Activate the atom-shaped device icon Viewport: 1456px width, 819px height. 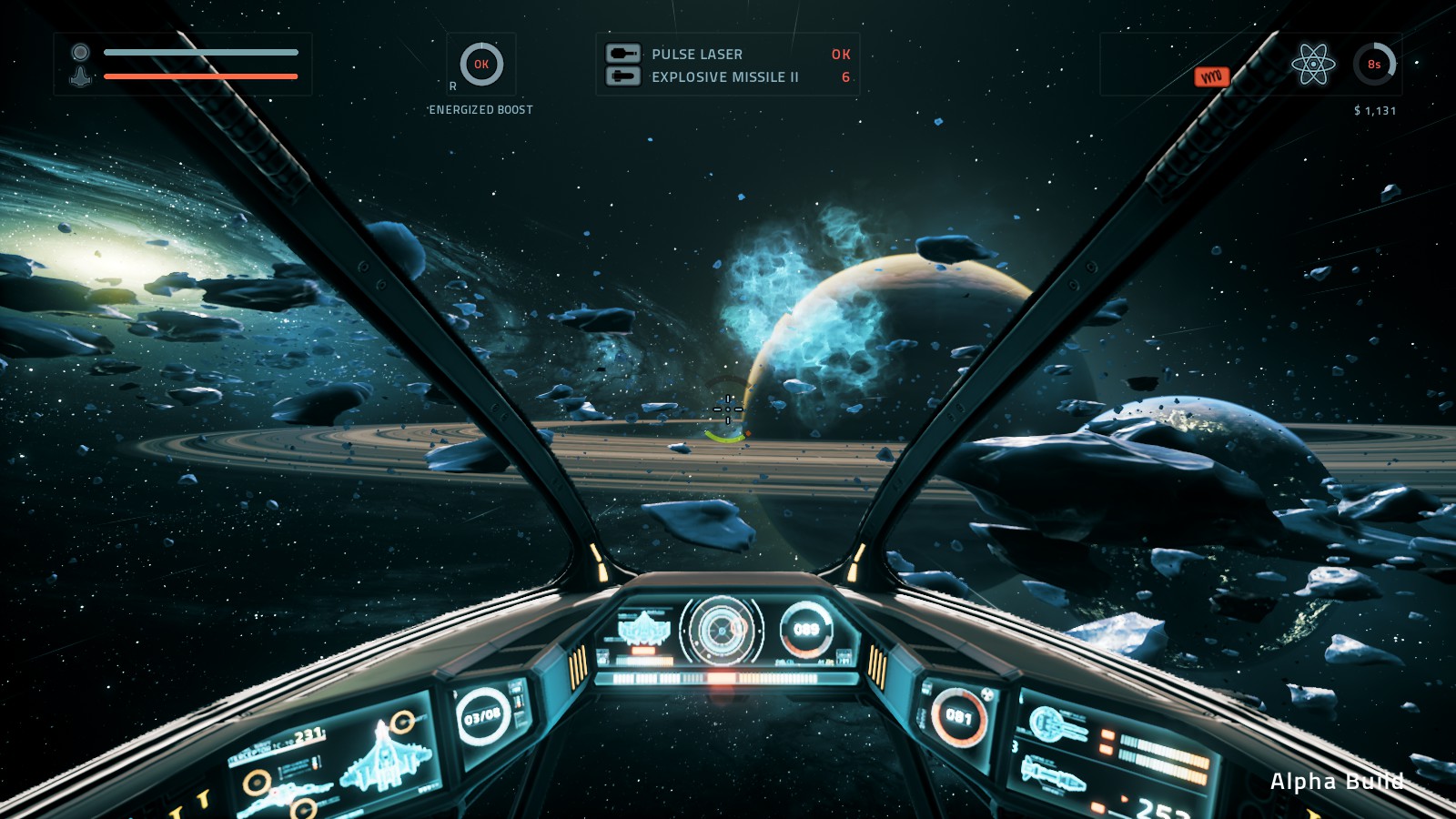click(x=1313, y=65)
